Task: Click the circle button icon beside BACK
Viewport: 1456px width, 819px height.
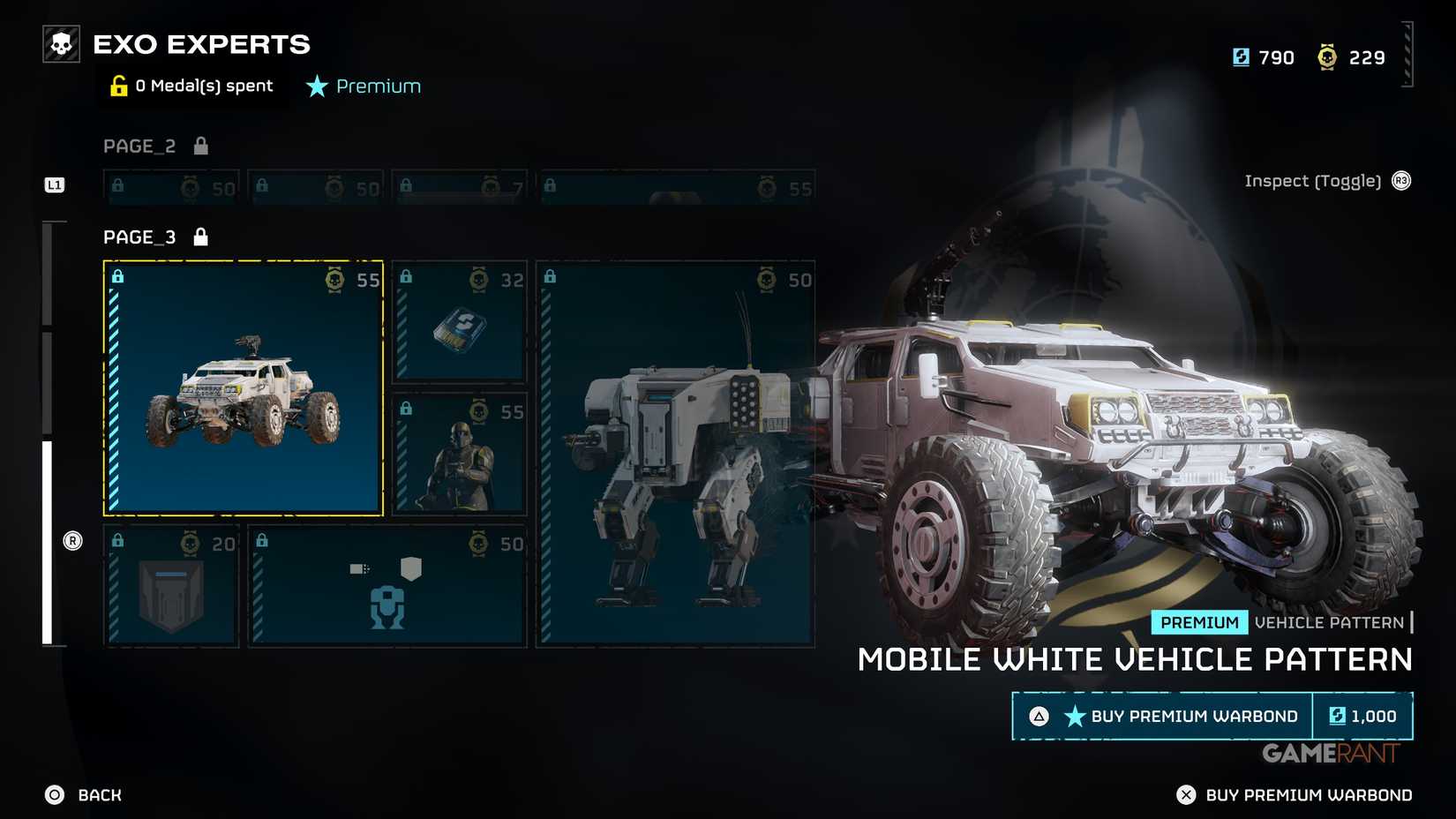Action: click(x=53, y=794)
